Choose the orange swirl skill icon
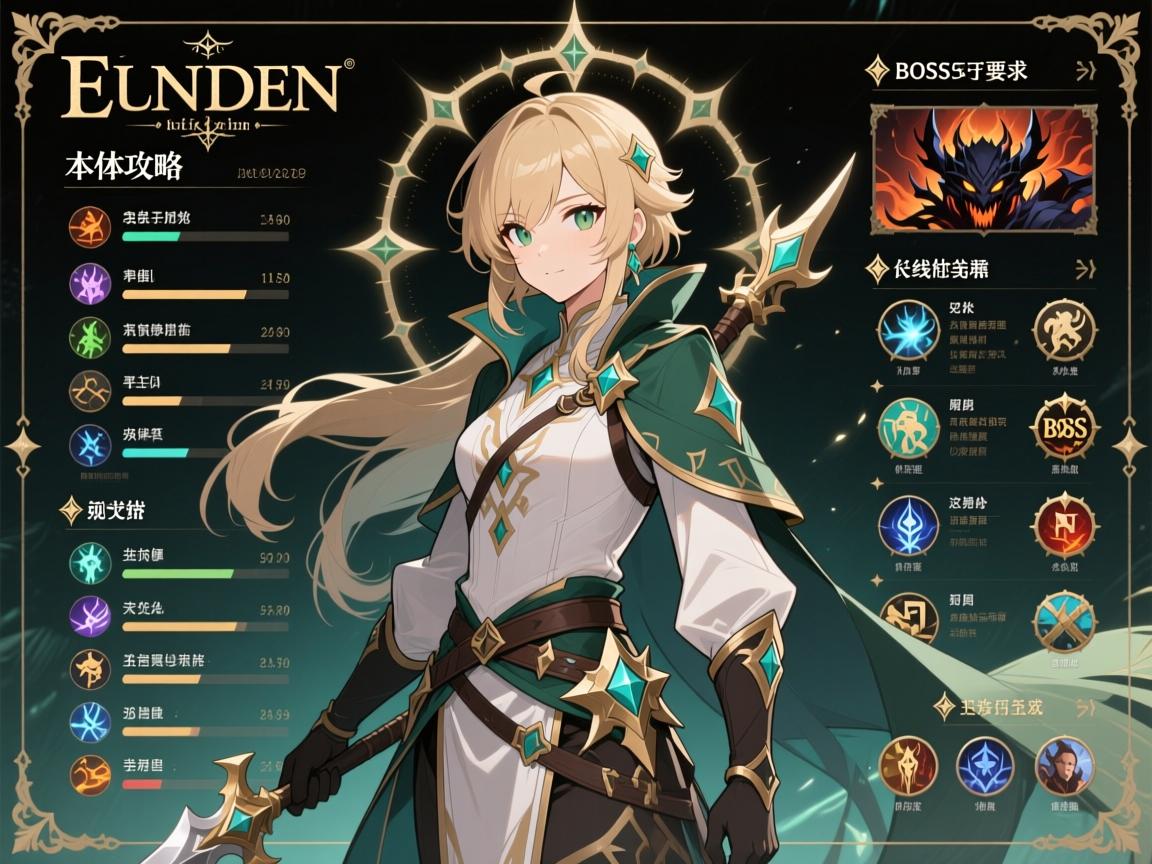The height and width of the screenshot is (864, 1152). [x=89, y=775]
